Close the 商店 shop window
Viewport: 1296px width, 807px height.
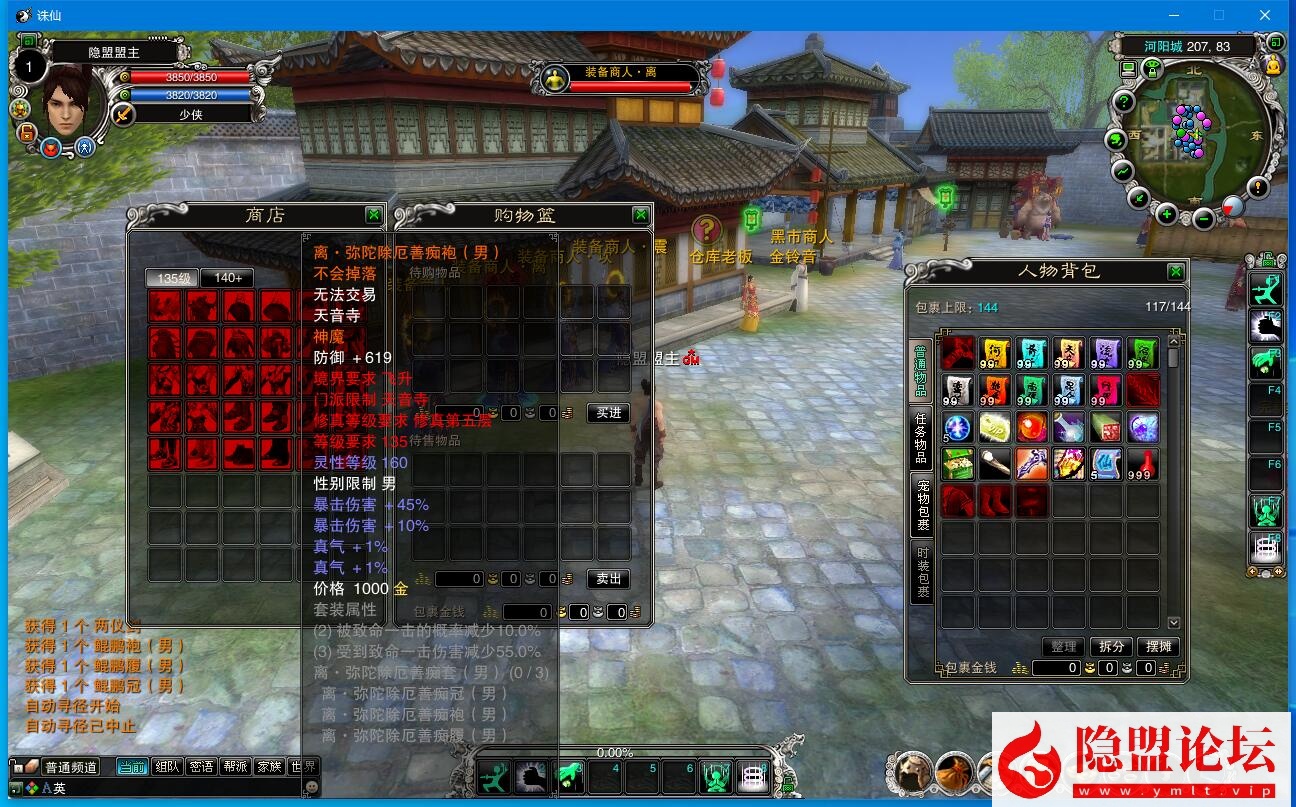pyautogui.click(x=373, y=215)
